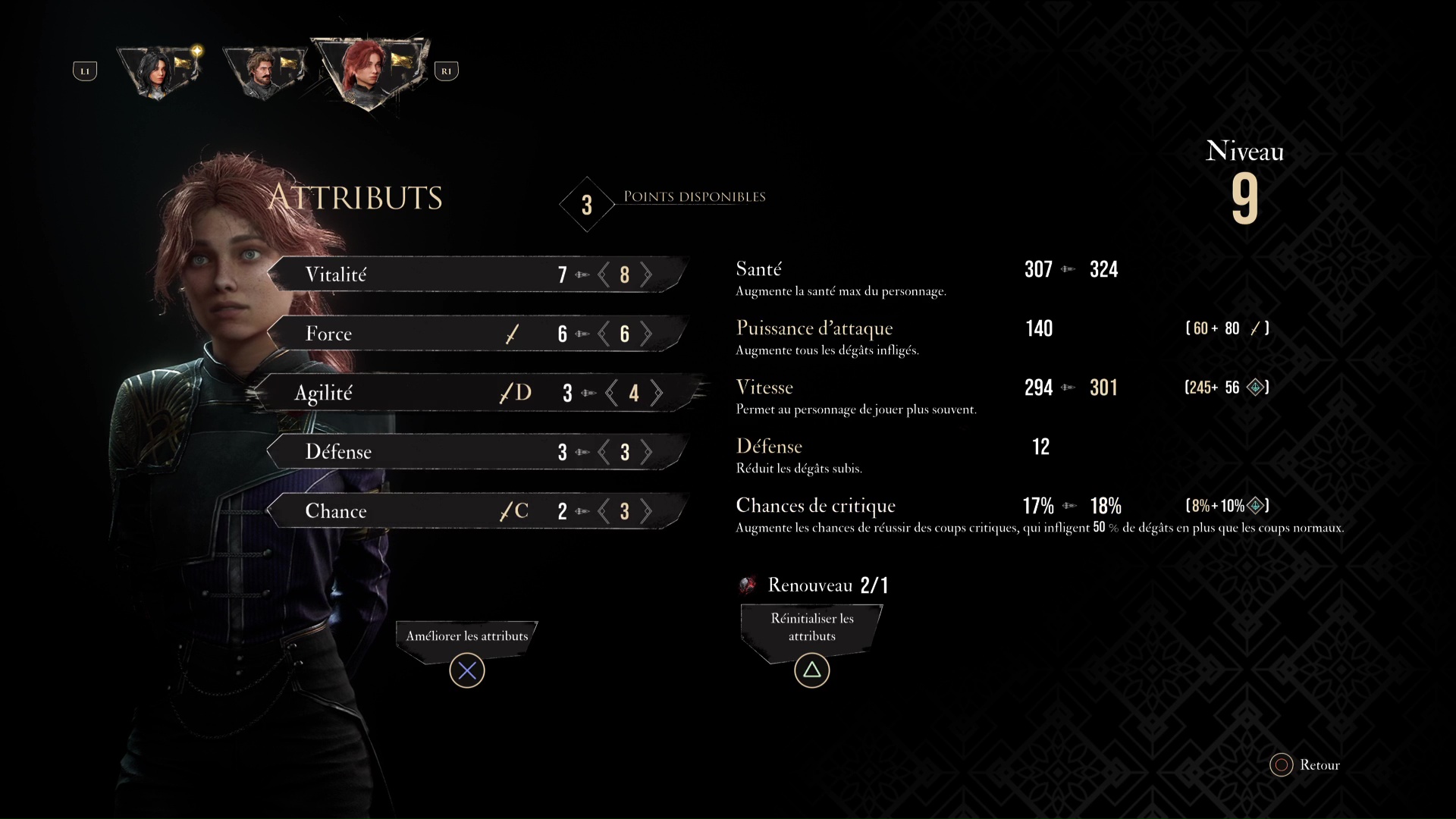Decrease Défense with its left arrow
The width and height of the screenshot is (1456, 819).
pos(604,452)
